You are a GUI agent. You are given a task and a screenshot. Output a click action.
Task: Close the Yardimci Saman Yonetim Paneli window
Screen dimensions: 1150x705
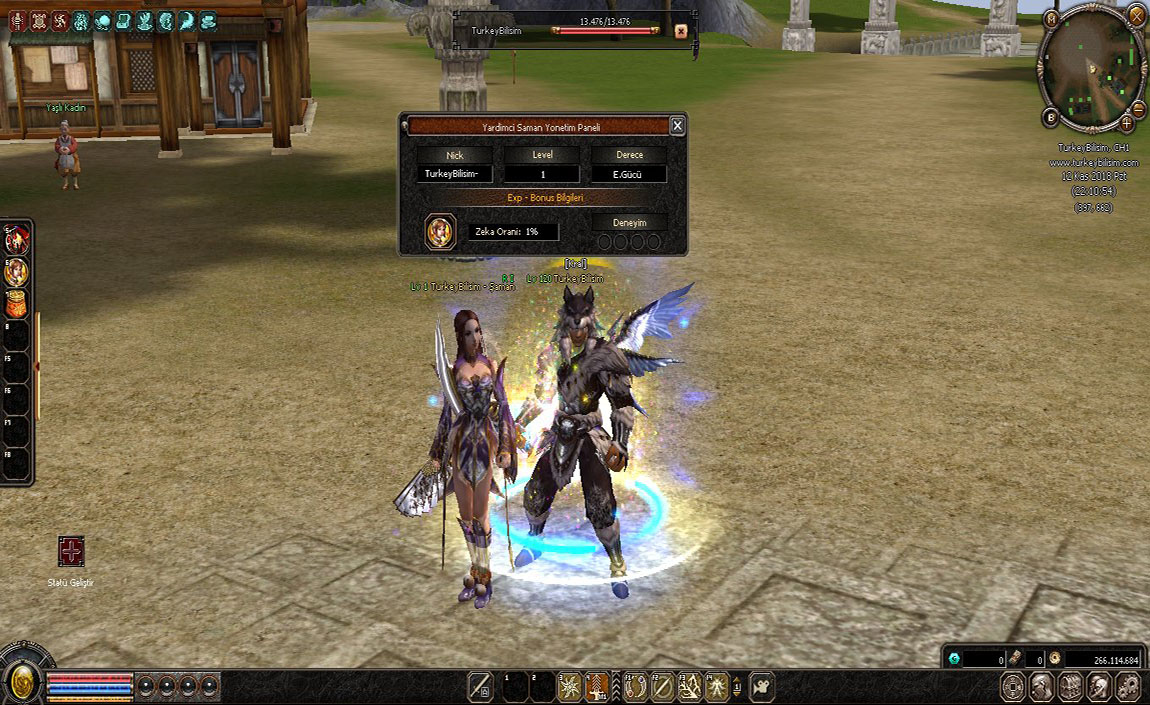click(x=677, y=126)
